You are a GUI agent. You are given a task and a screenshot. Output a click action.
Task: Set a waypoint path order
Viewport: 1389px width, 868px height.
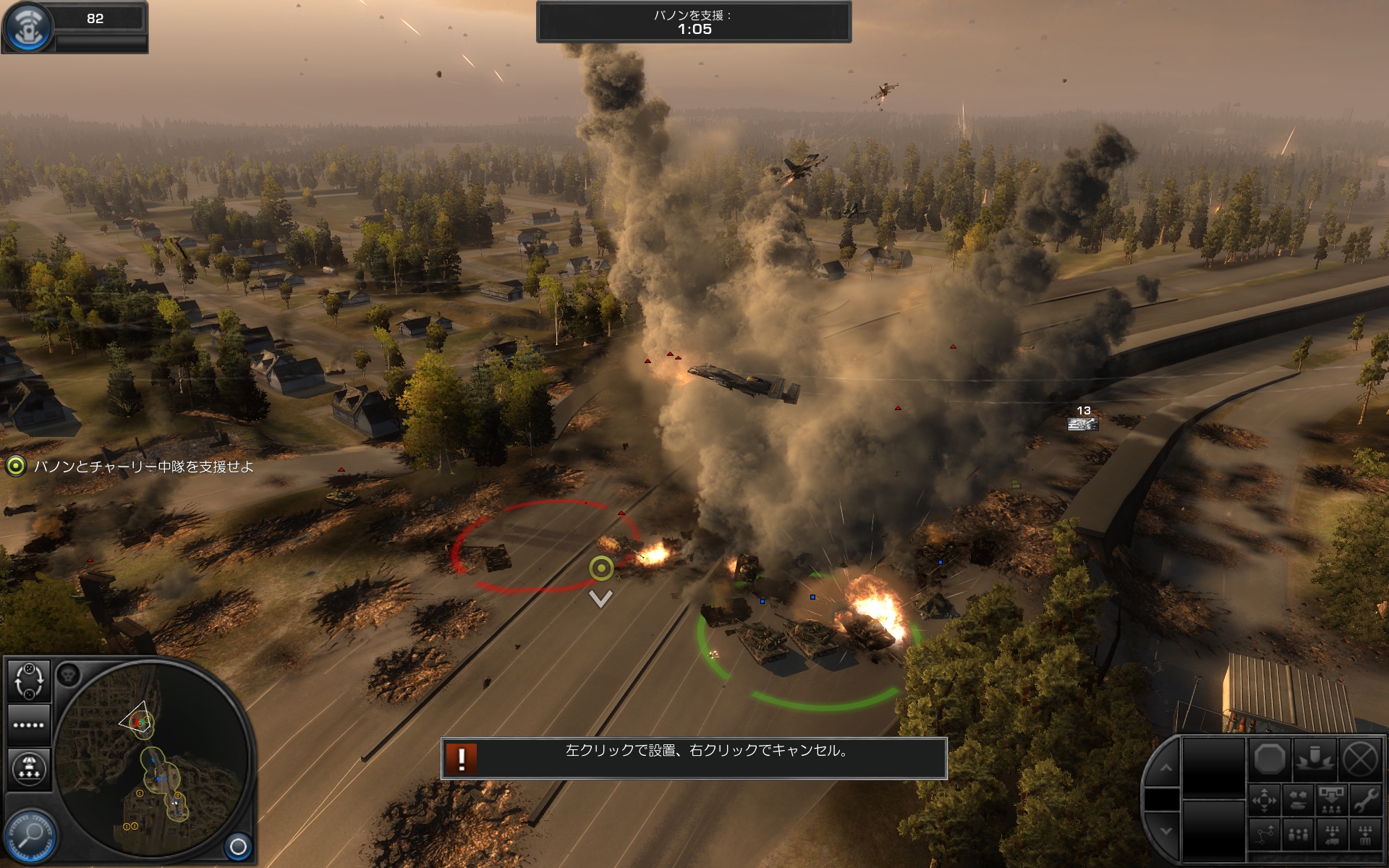[1264, 835]
